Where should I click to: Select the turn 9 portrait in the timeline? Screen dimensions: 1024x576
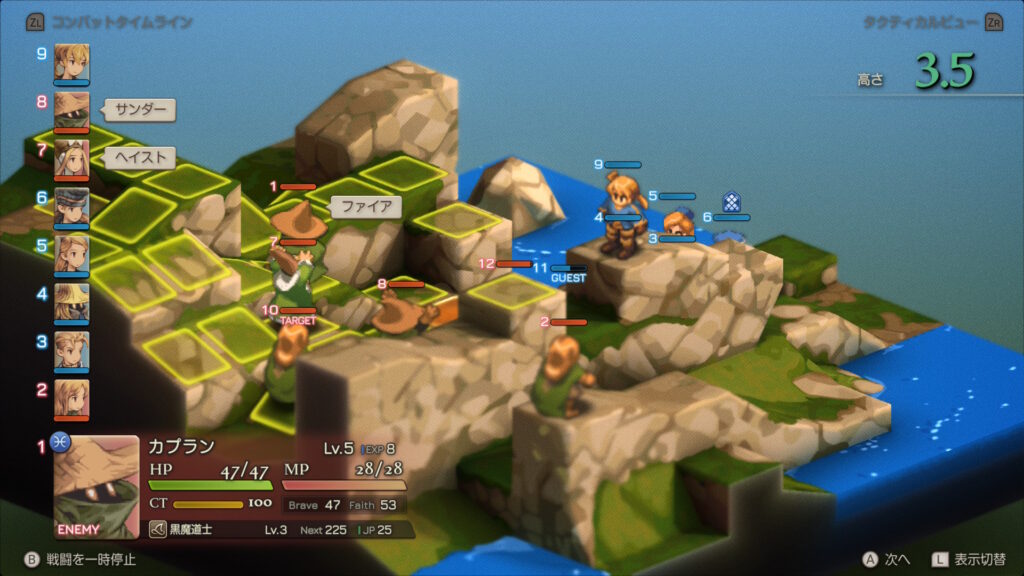pyautogui.click(x=71, y=62)
